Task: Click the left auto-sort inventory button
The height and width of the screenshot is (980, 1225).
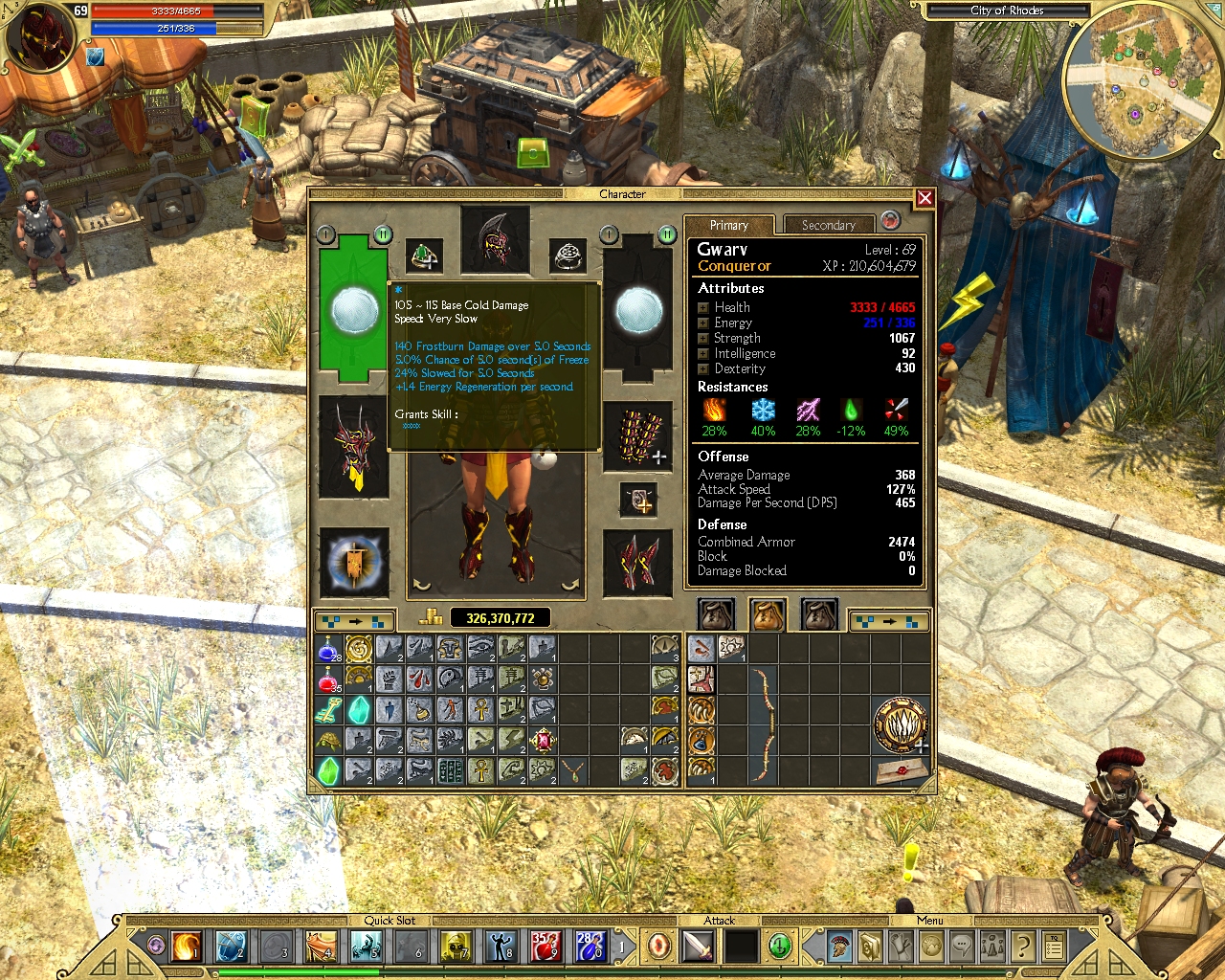Action: (355, 620)
